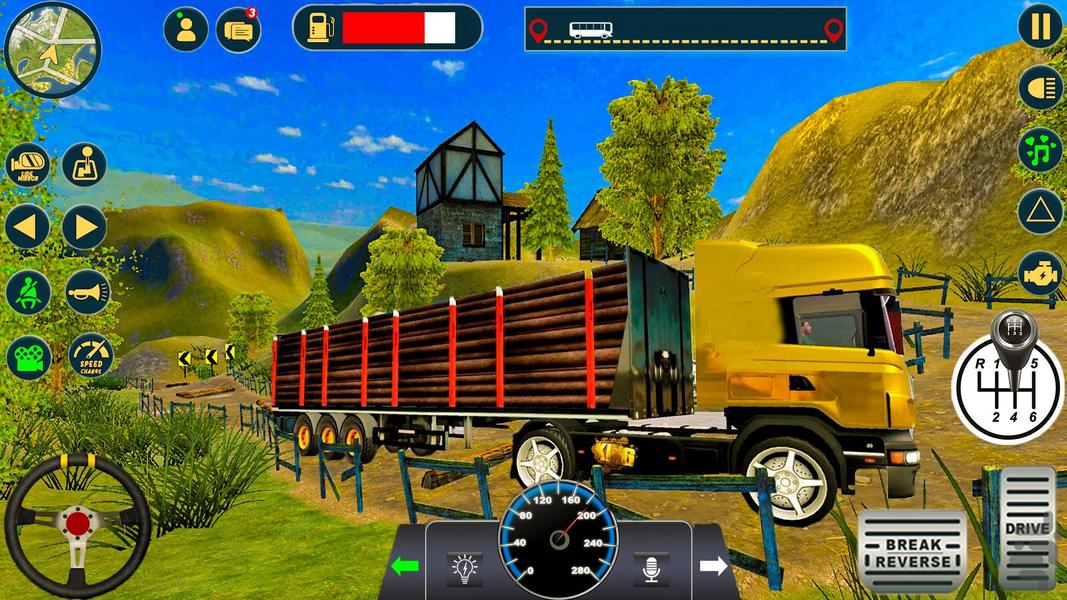
Task: Tap the Speed Change button
Action: (x=91, y=355)
